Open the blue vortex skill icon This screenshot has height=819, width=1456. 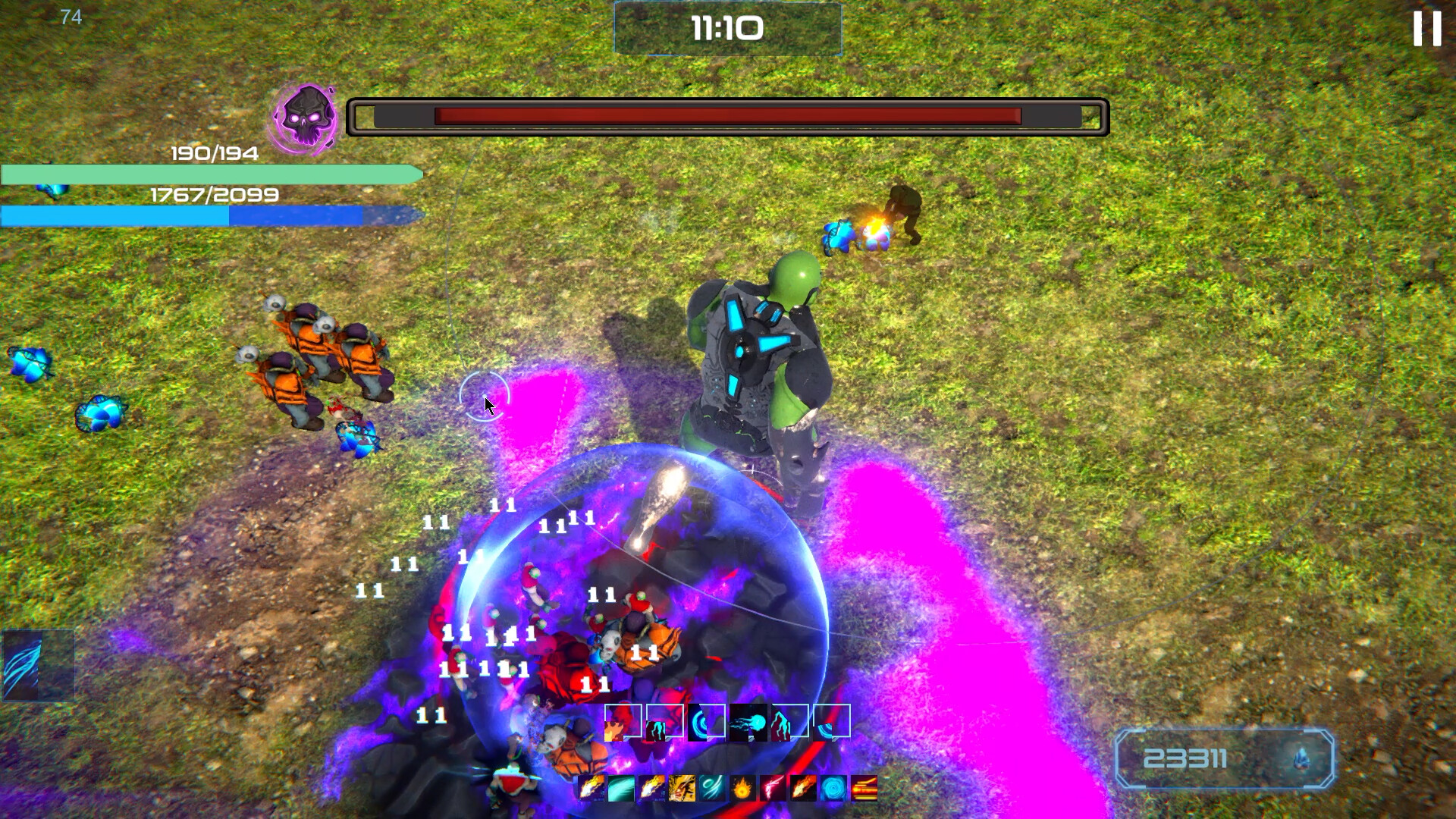pyautogui.click(x=833, y=789)
